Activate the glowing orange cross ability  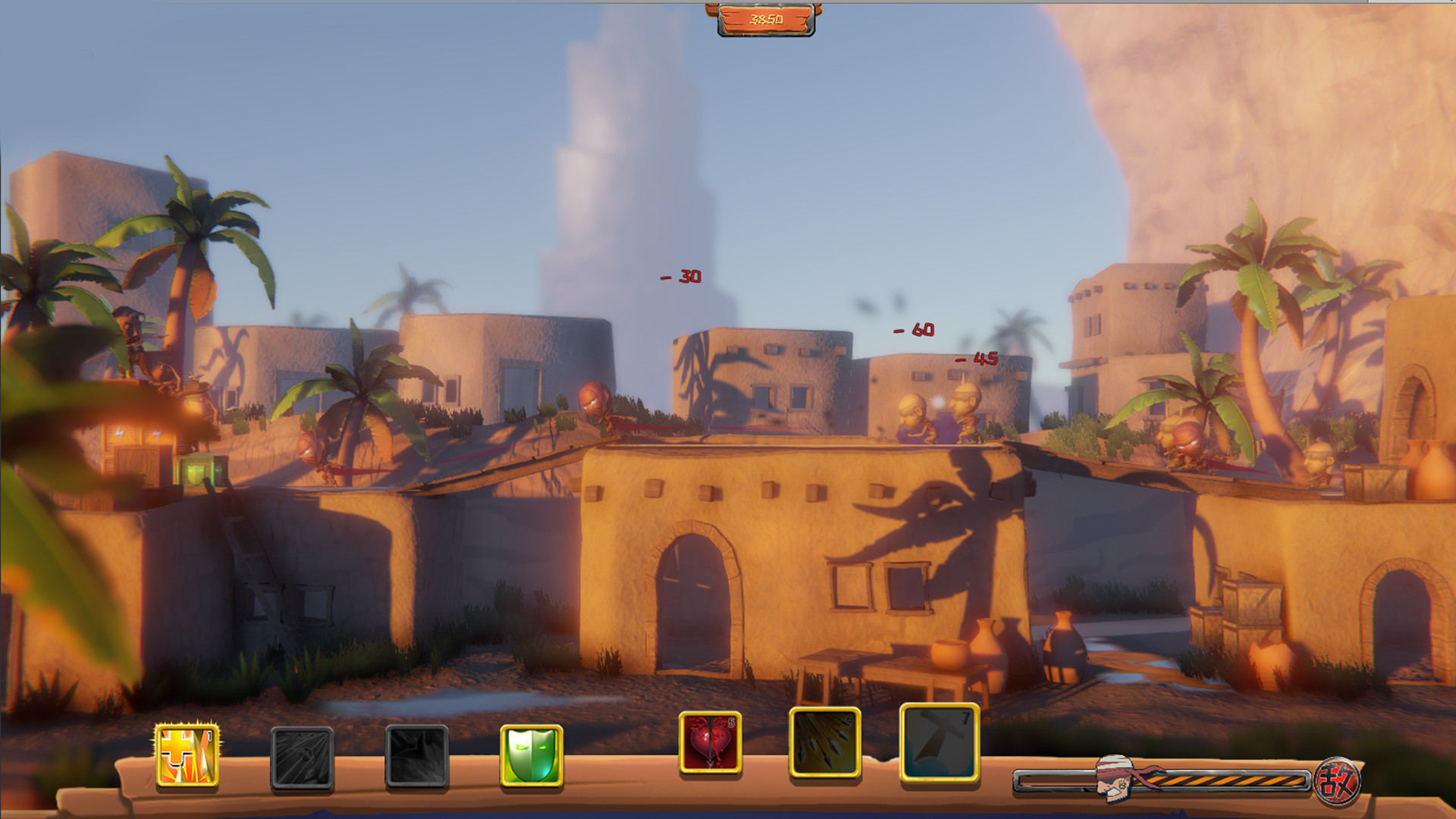tap(187, 755)
